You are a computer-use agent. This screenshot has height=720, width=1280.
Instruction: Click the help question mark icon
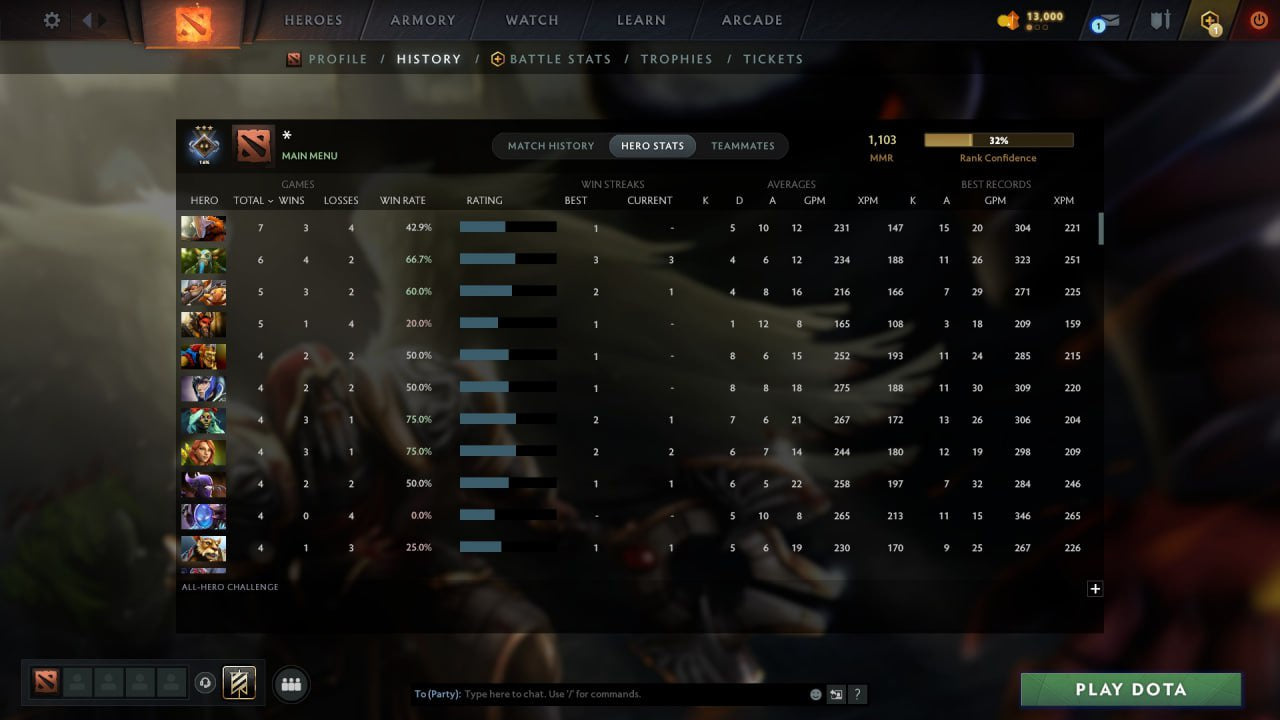pyautogui.click(x=857, y=693)
